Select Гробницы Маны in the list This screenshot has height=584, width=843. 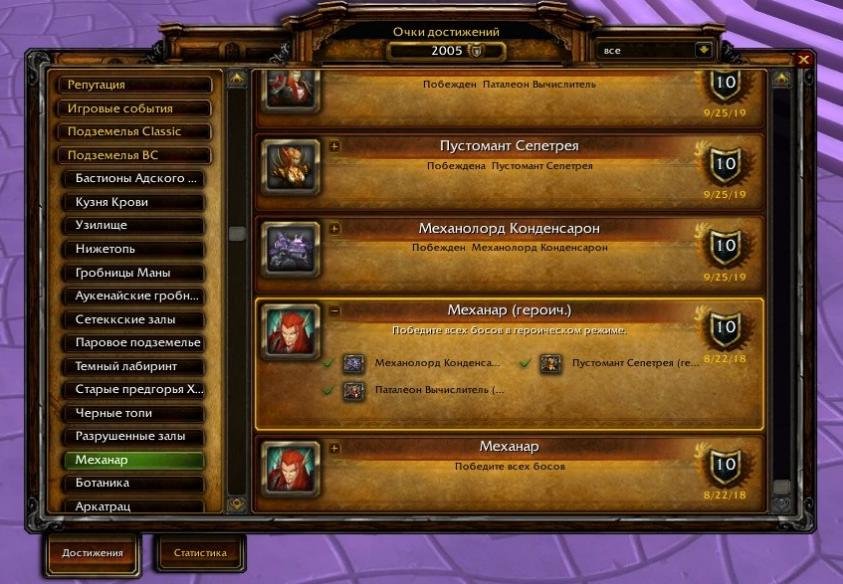pyautogui.click(x=139, y=273)
